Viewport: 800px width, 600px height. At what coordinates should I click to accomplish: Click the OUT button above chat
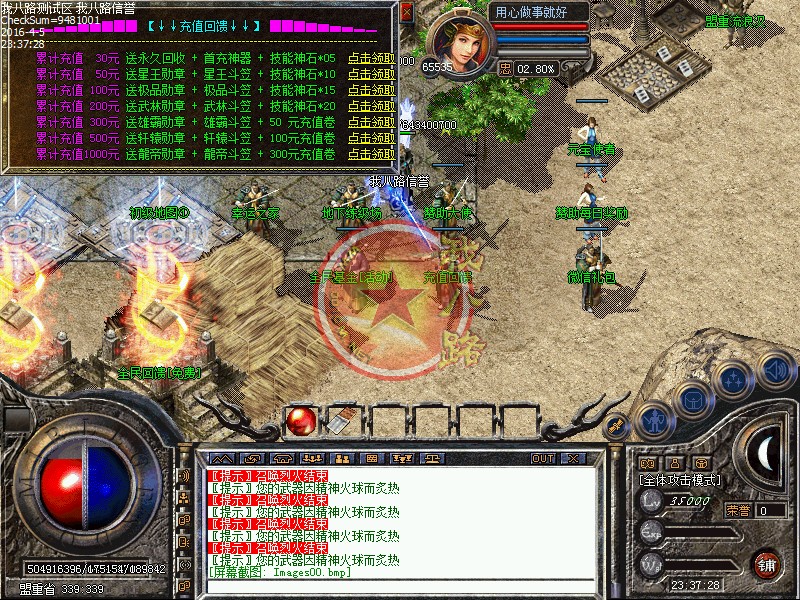[x=543, y=458]
